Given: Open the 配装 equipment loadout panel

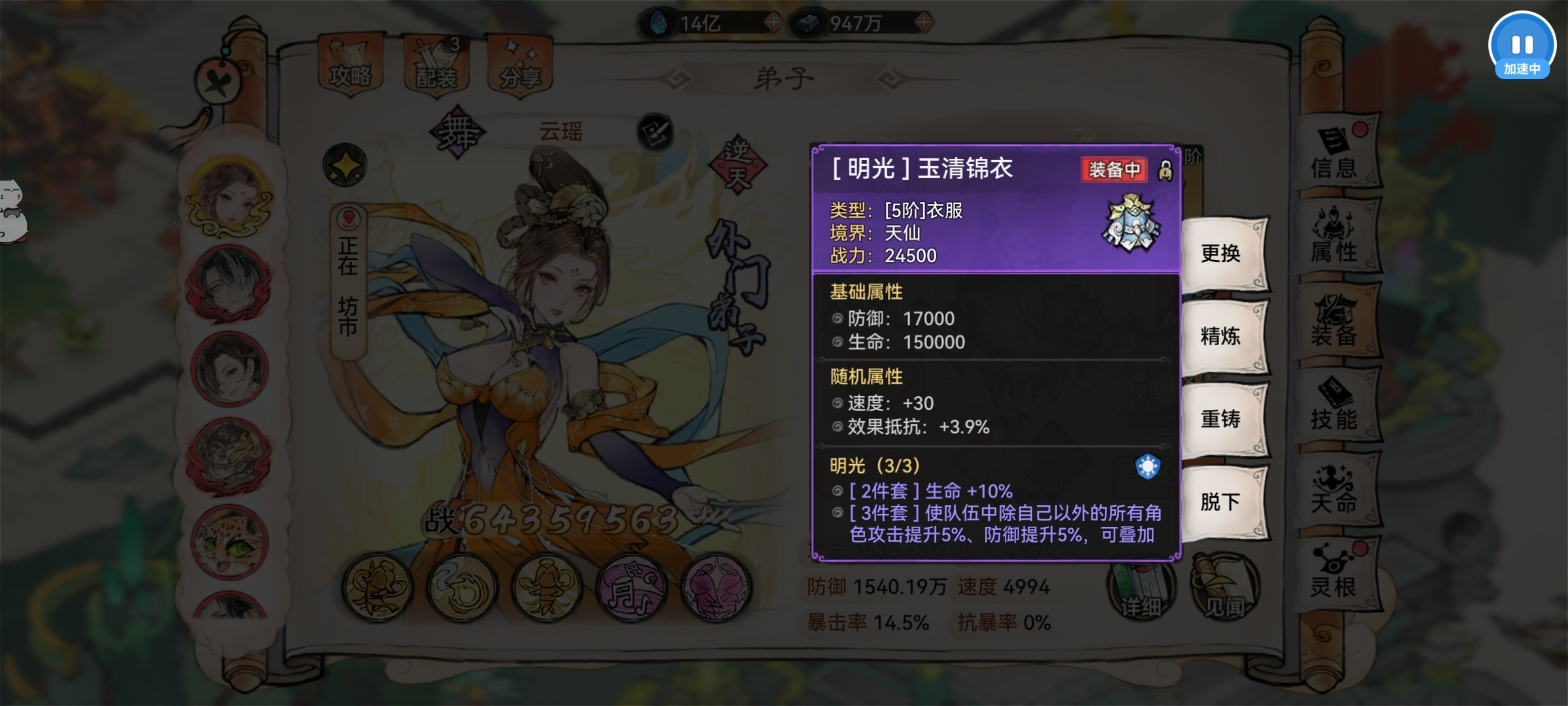Looking at the screenshot, I should tap(436, 62).
